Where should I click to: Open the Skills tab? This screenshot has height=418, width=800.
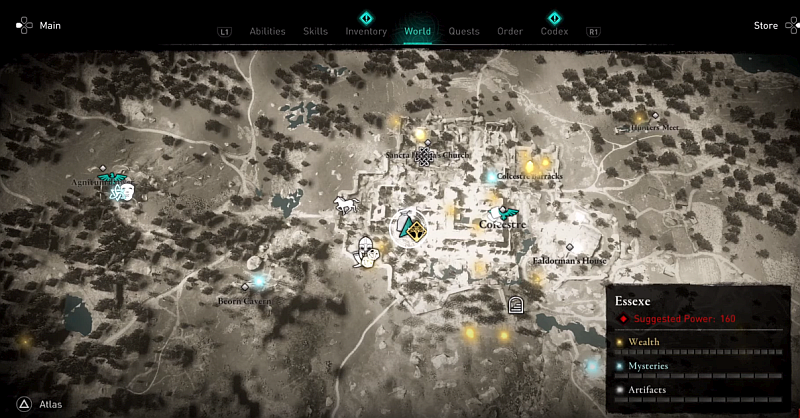coord(315,31)
